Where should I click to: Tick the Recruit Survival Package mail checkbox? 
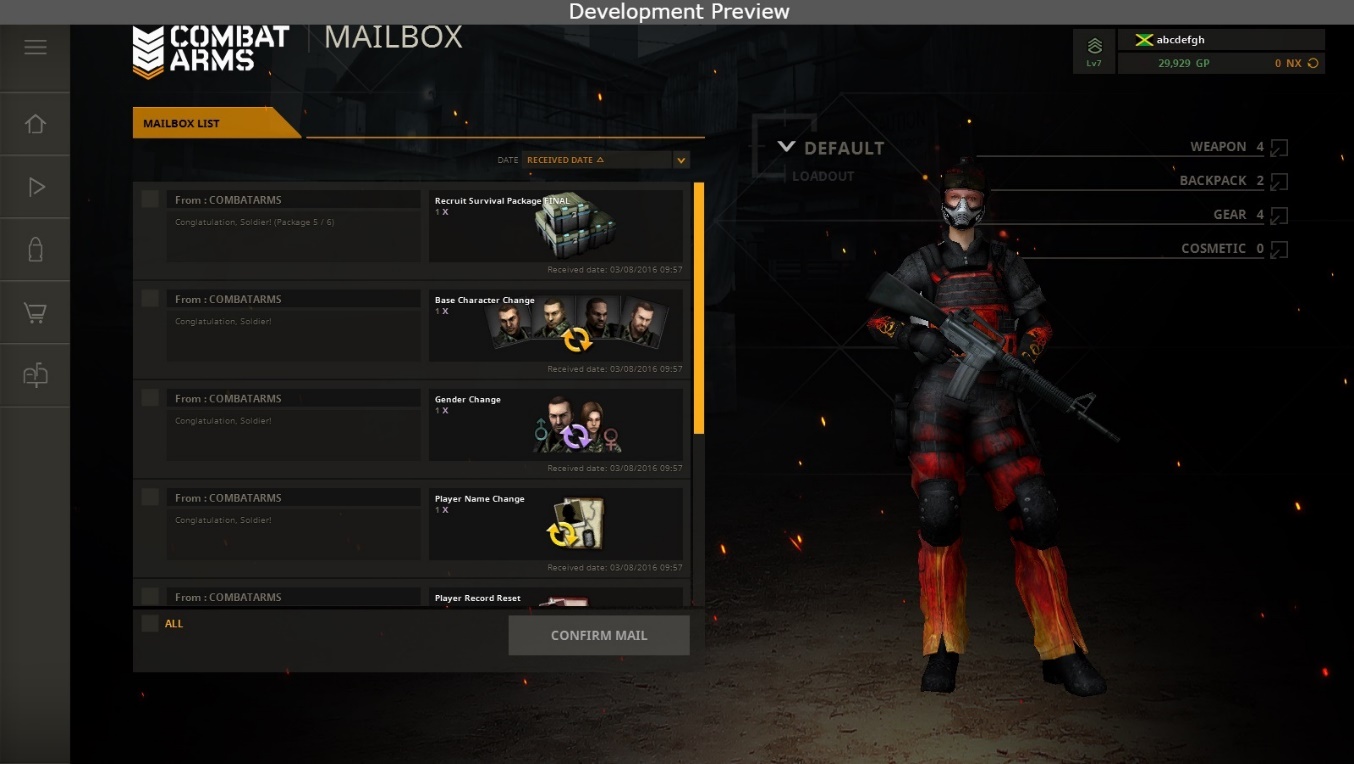150,199
